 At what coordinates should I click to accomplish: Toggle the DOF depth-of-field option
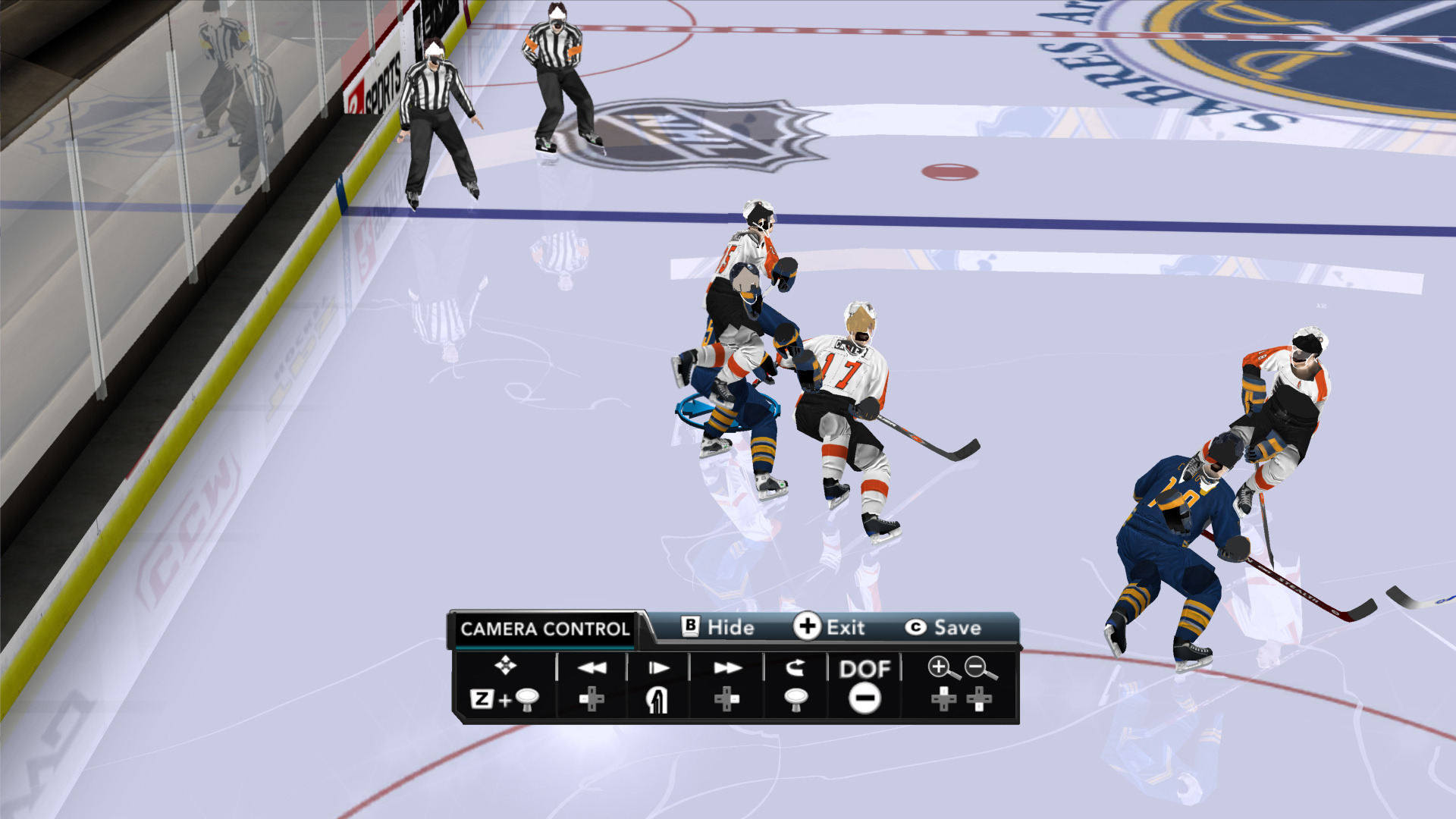pos(864,669)
